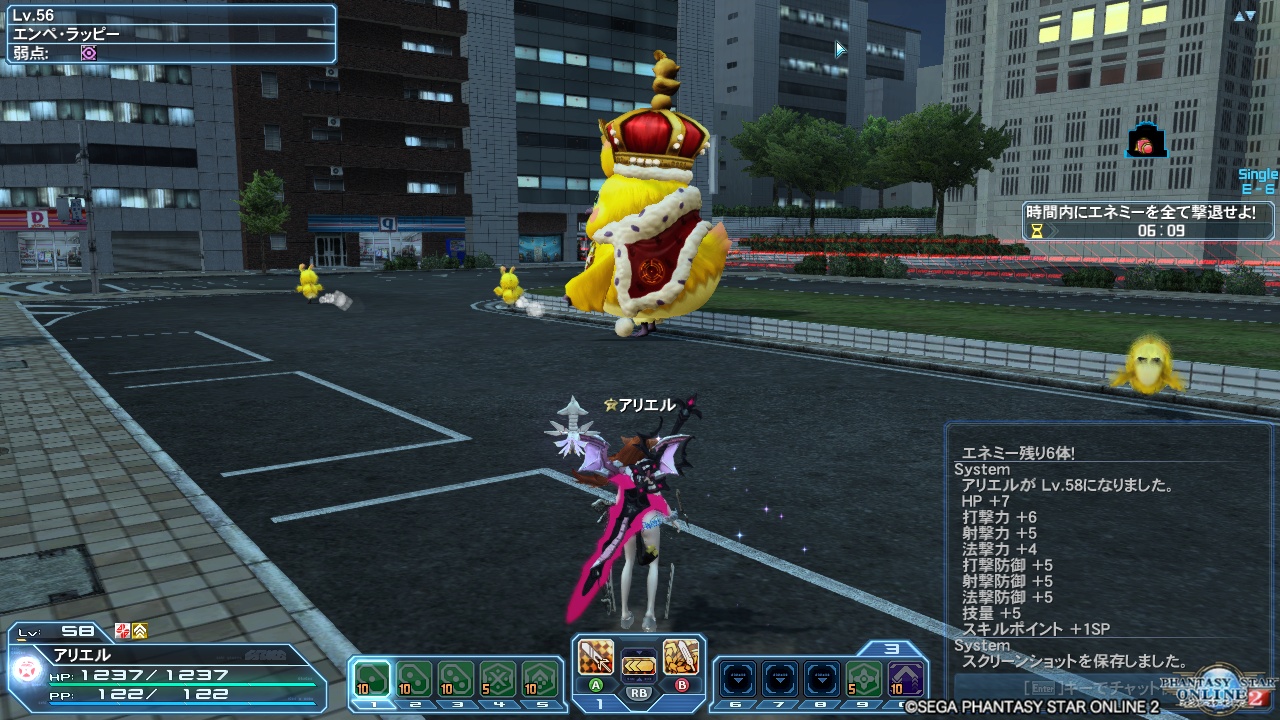The width and height of the screenshot is (1280, 720).
Task: Select the sword icon on weapon palette A
Action: point(595,658)
